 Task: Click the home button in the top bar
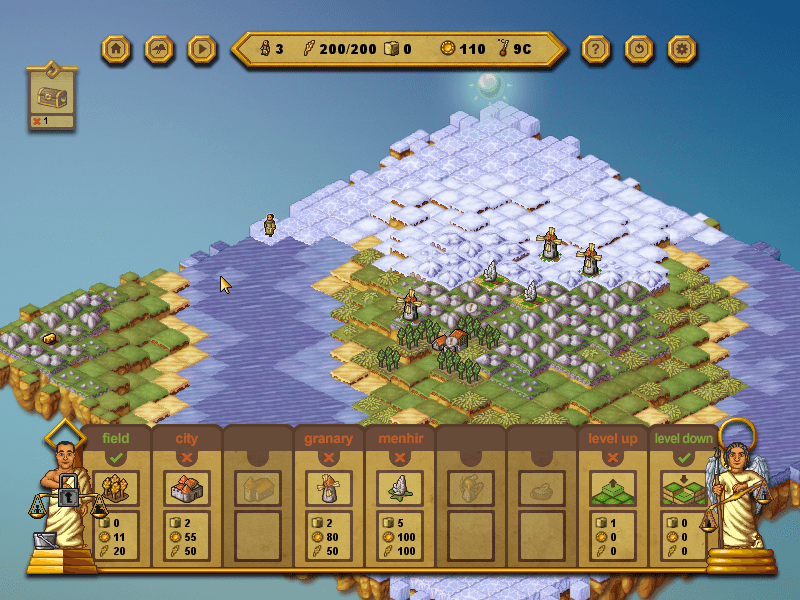point(117,48)
